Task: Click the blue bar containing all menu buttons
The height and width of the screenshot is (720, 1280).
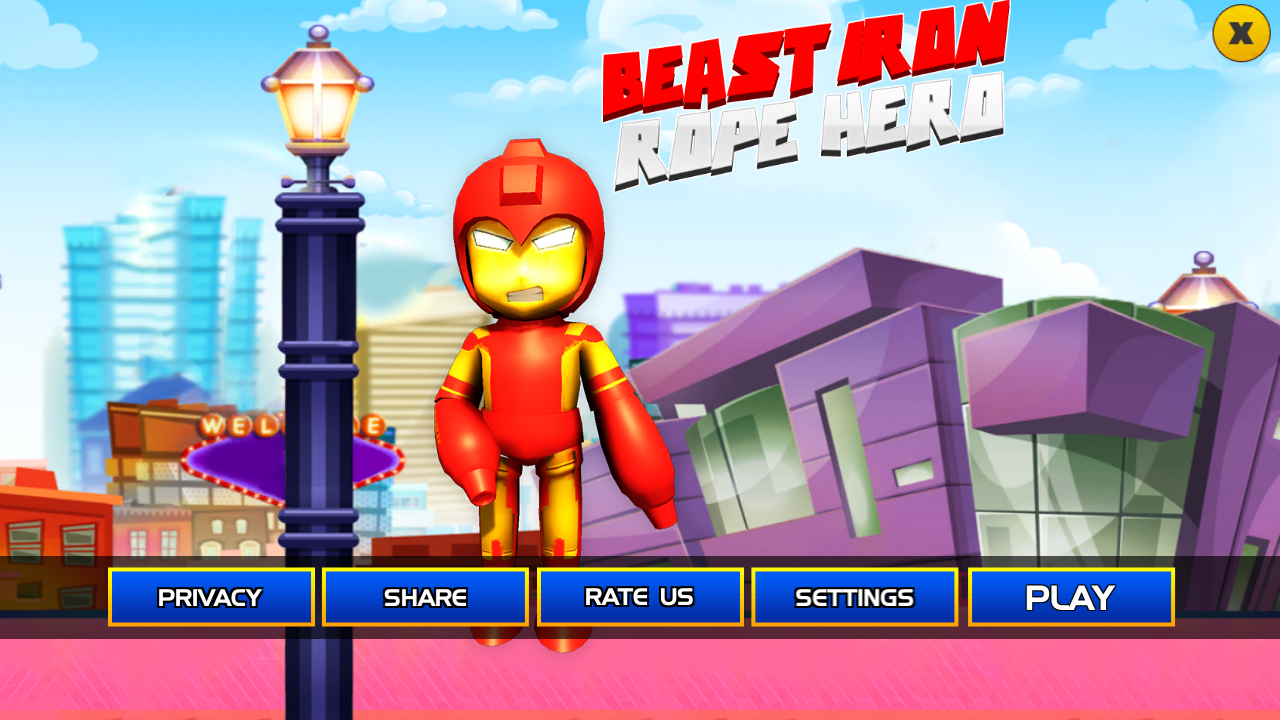Action: pos(640,597)
